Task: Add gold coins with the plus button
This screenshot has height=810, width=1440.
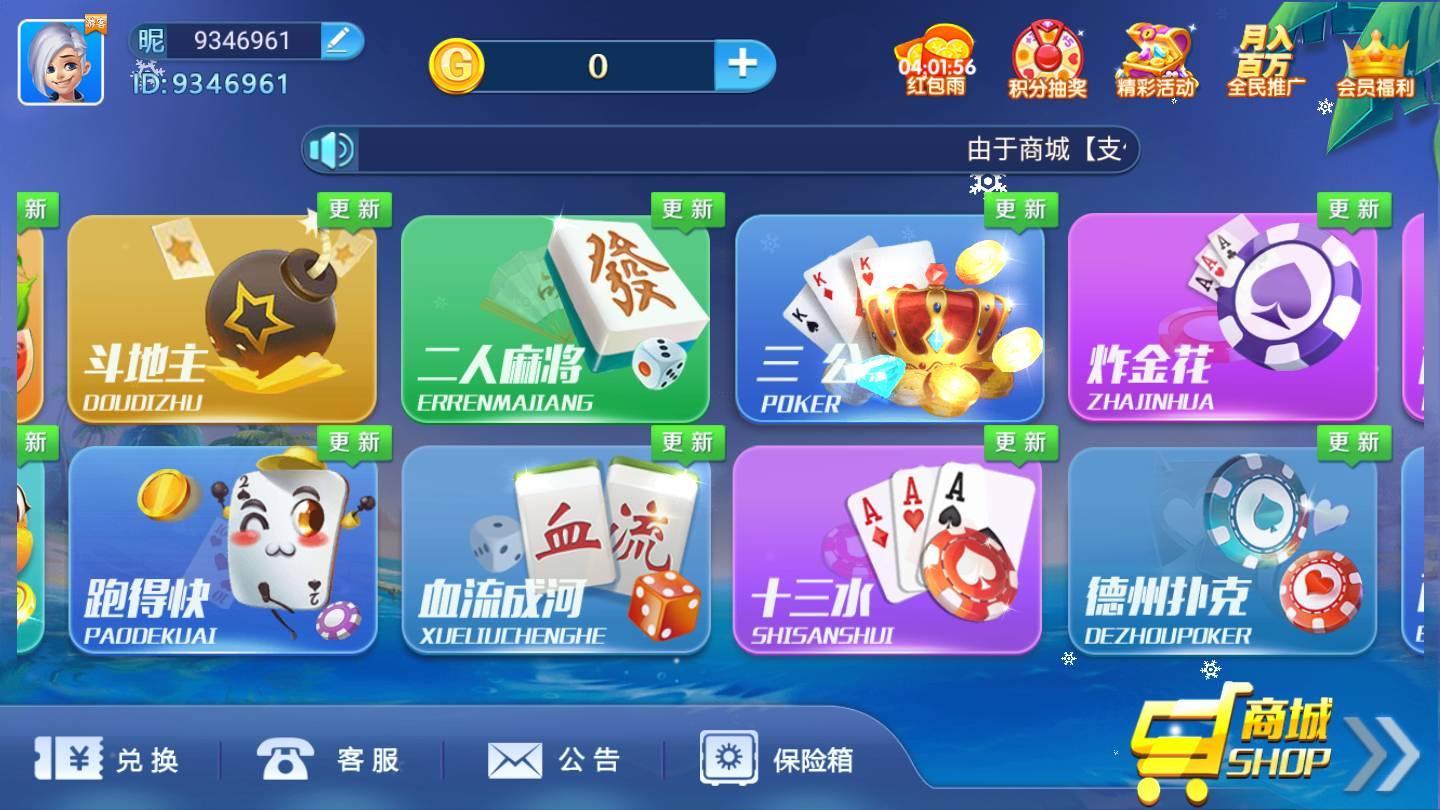Action: (x=744, y=63)
